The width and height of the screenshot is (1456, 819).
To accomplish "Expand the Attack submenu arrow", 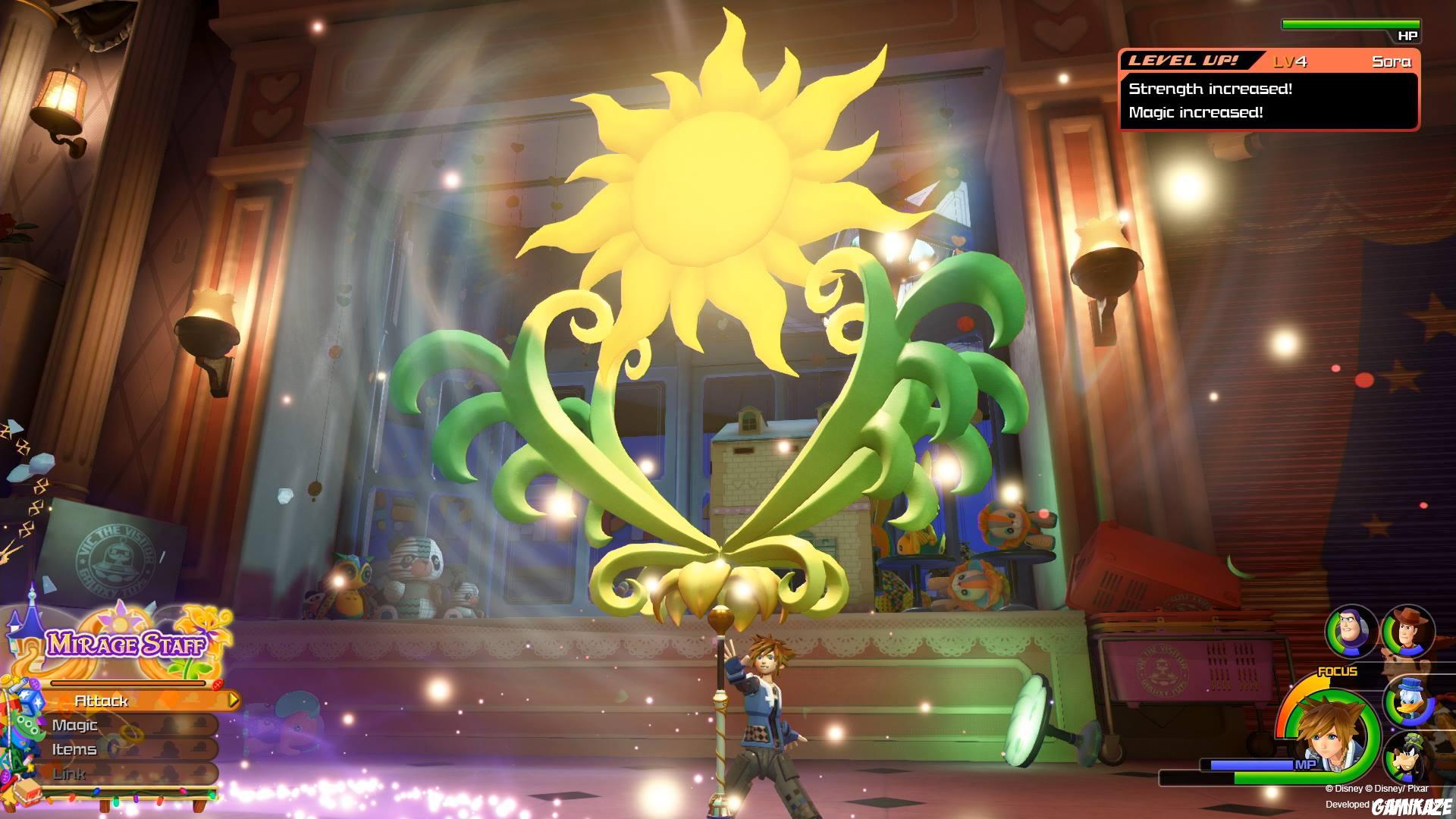I will (233, 701).
